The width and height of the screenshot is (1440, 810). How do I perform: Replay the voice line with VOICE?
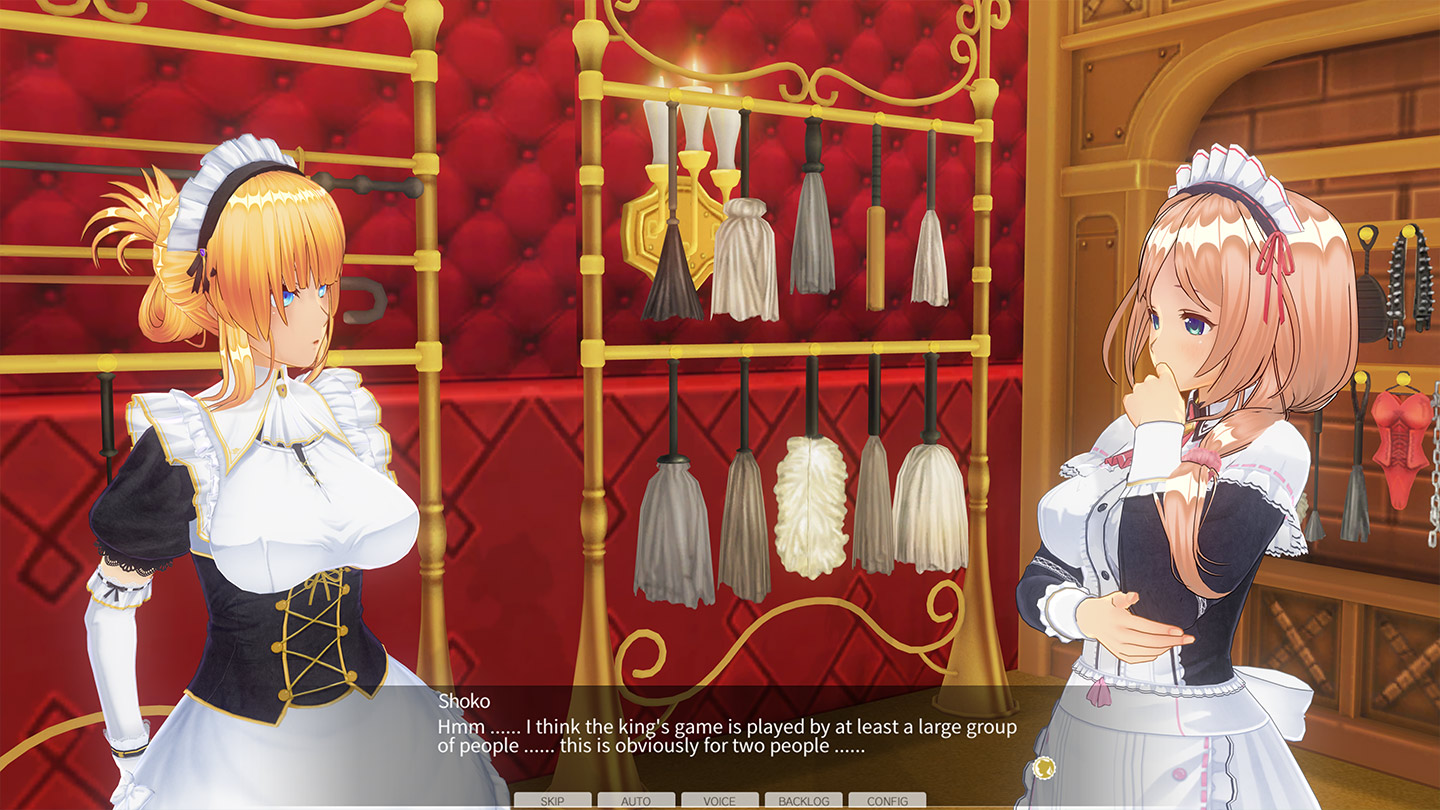(718, 800)
